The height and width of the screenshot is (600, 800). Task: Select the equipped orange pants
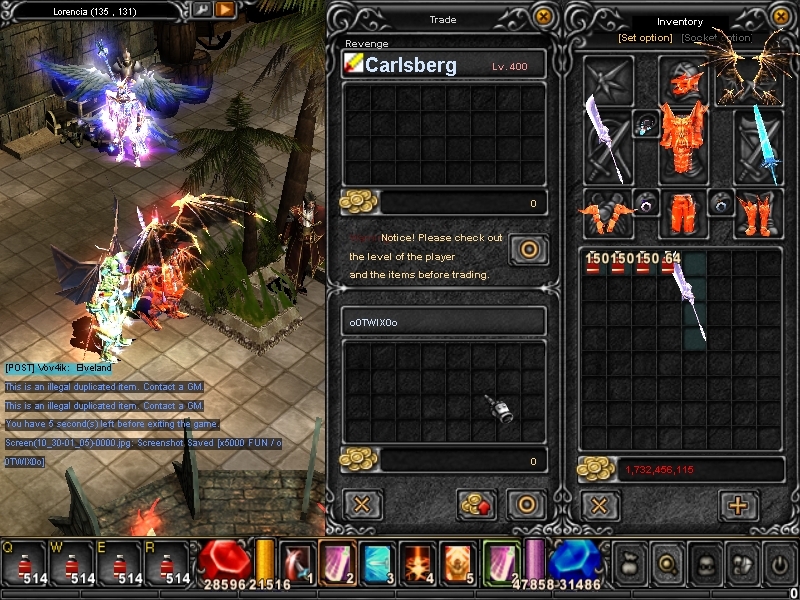point(682,212)
